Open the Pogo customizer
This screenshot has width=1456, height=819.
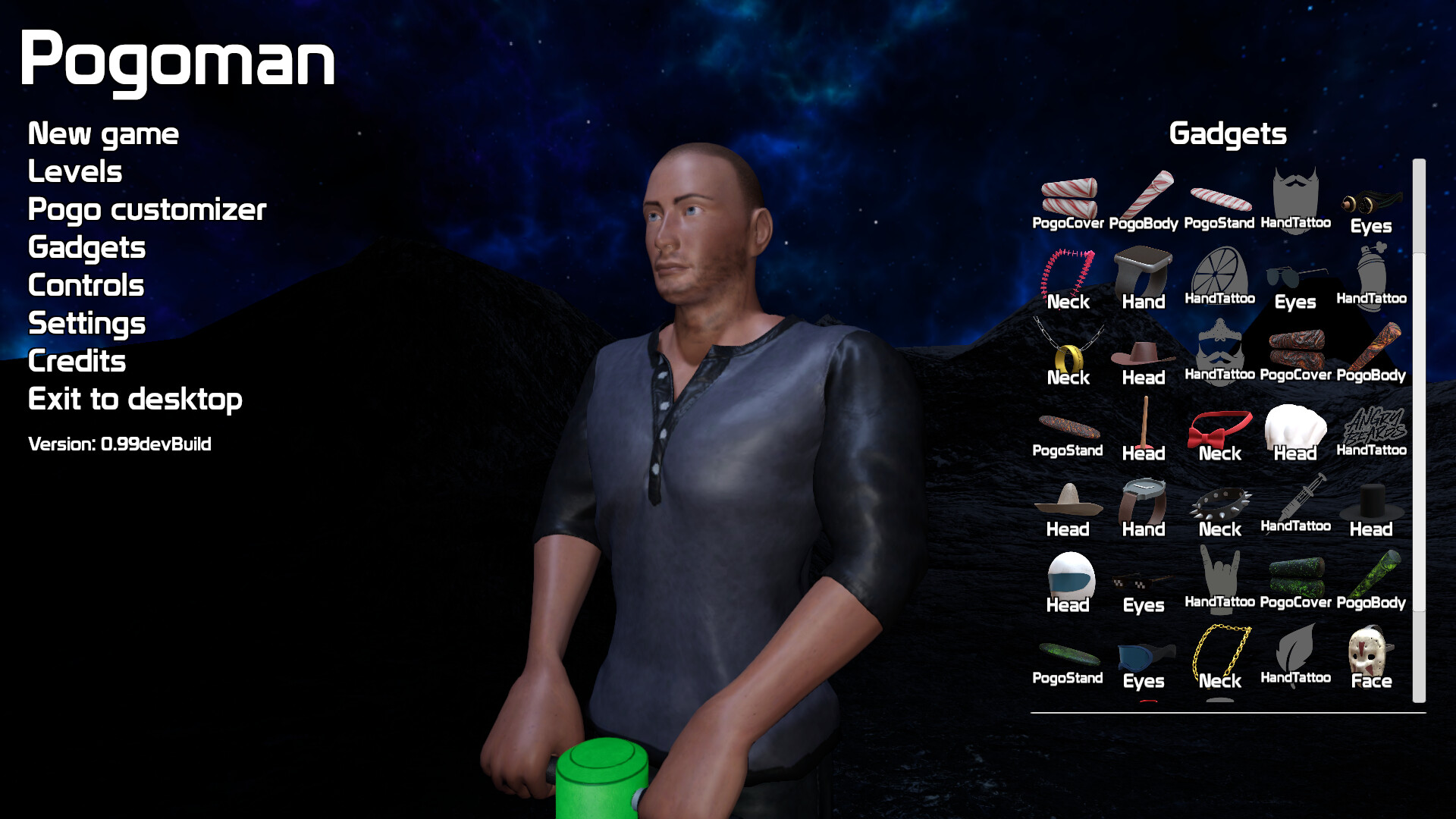click(x=146, y=210)
